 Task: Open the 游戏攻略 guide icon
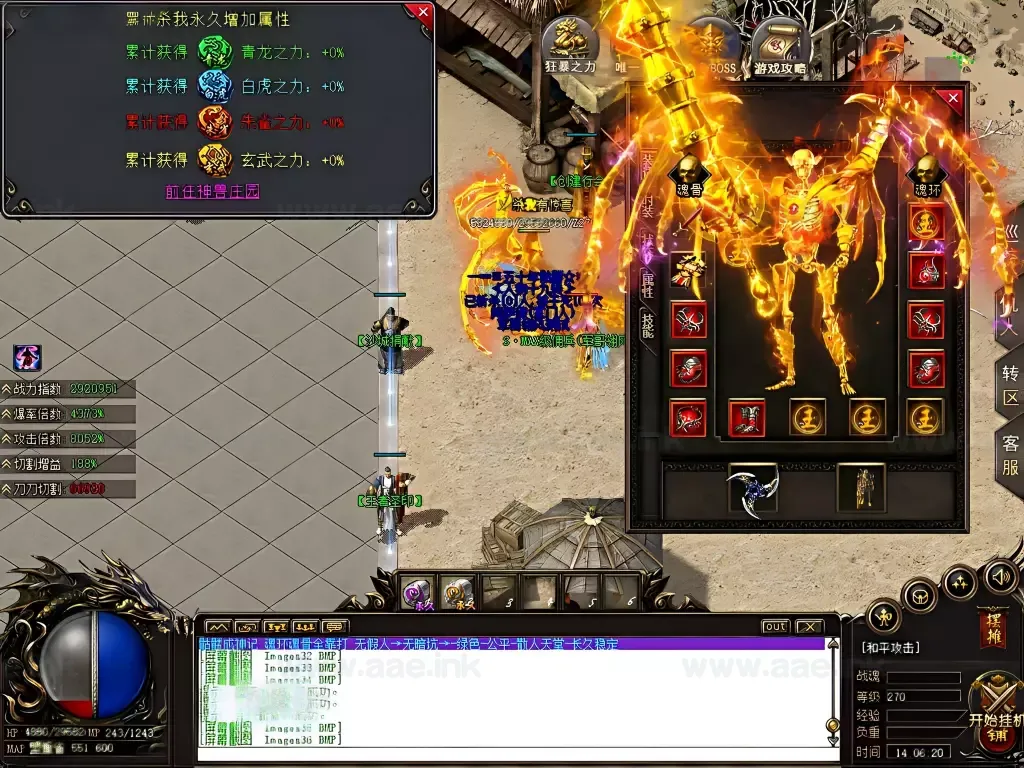tap(781, 47)
